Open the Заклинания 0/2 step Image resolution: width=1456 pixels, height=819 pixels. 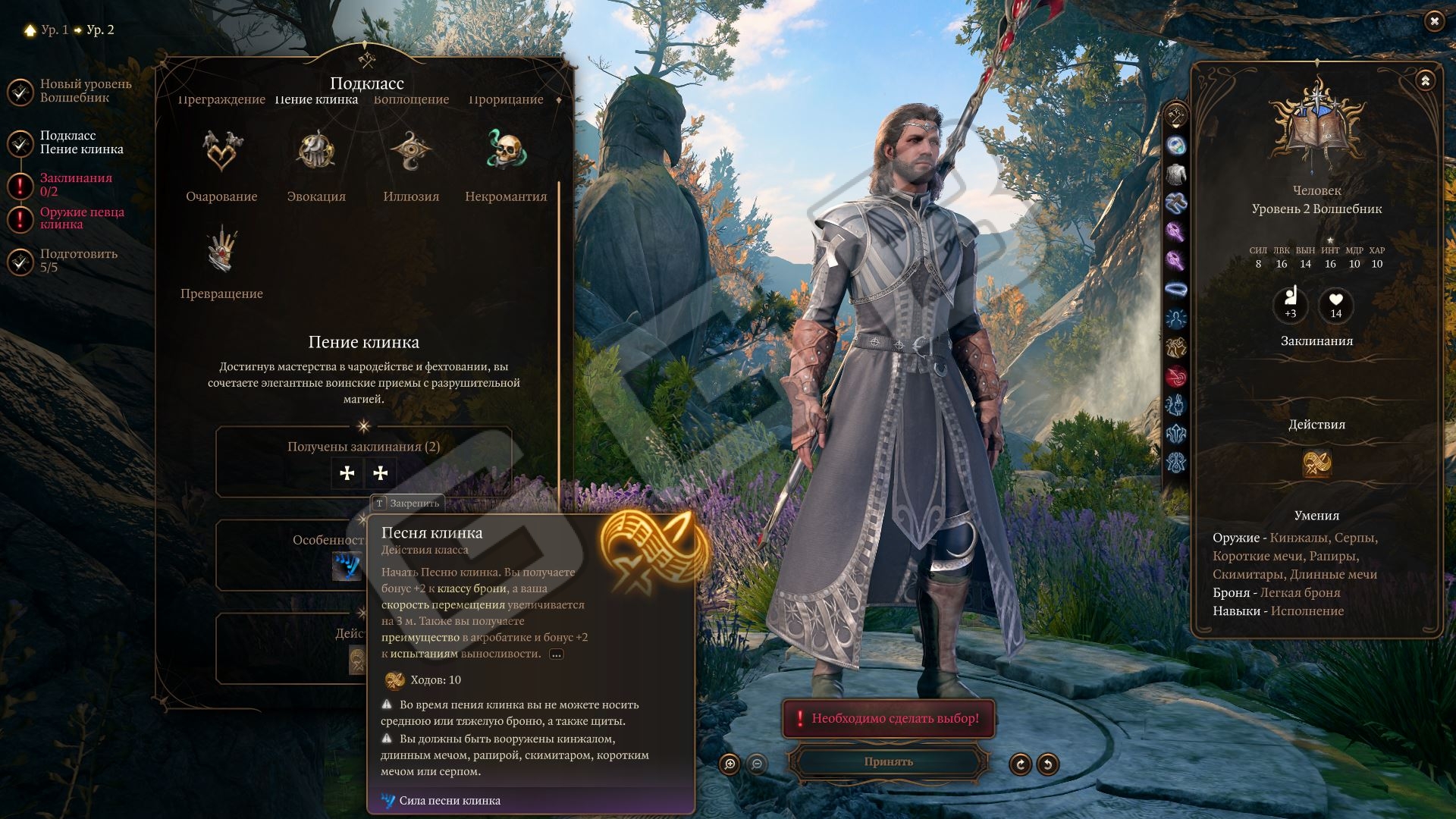76,184
